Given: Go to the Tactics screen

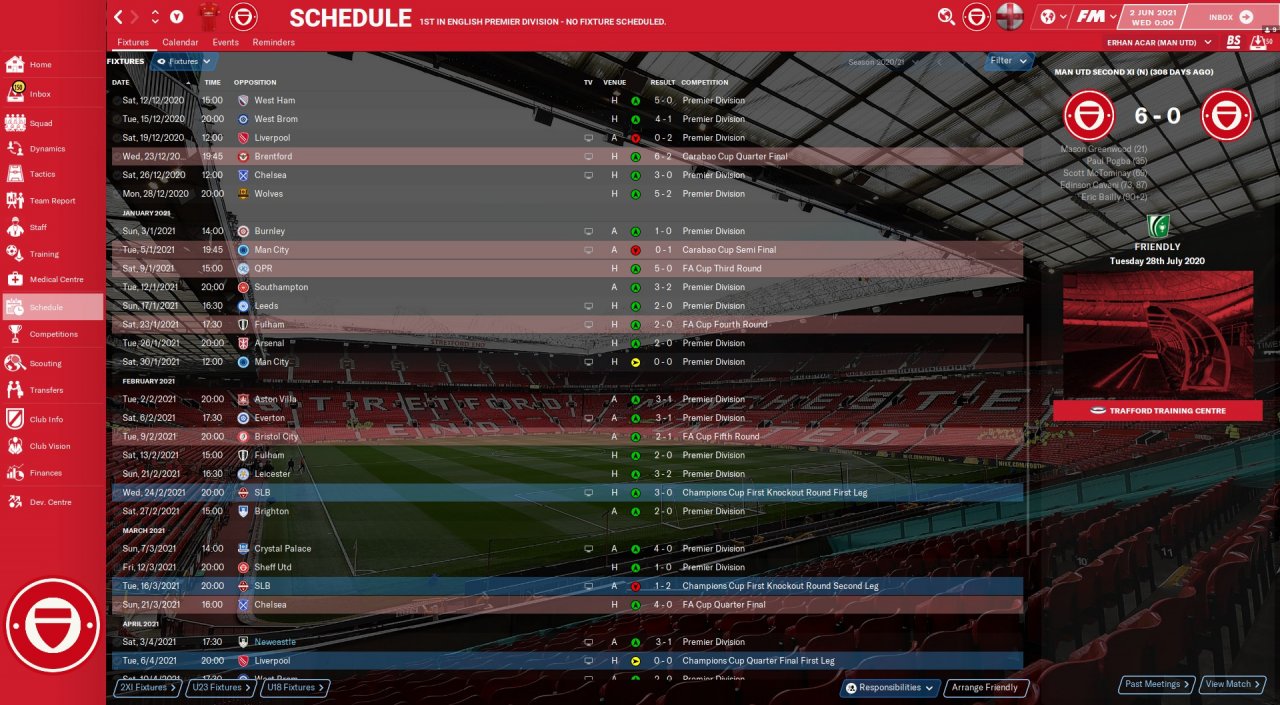Looking at the screenshot, I should coord(42,174).
